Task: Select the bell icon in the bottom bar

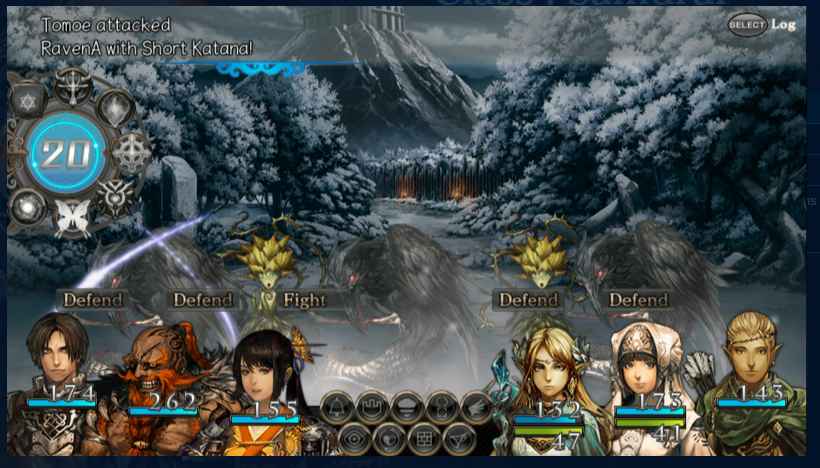Action: point(337,406)
